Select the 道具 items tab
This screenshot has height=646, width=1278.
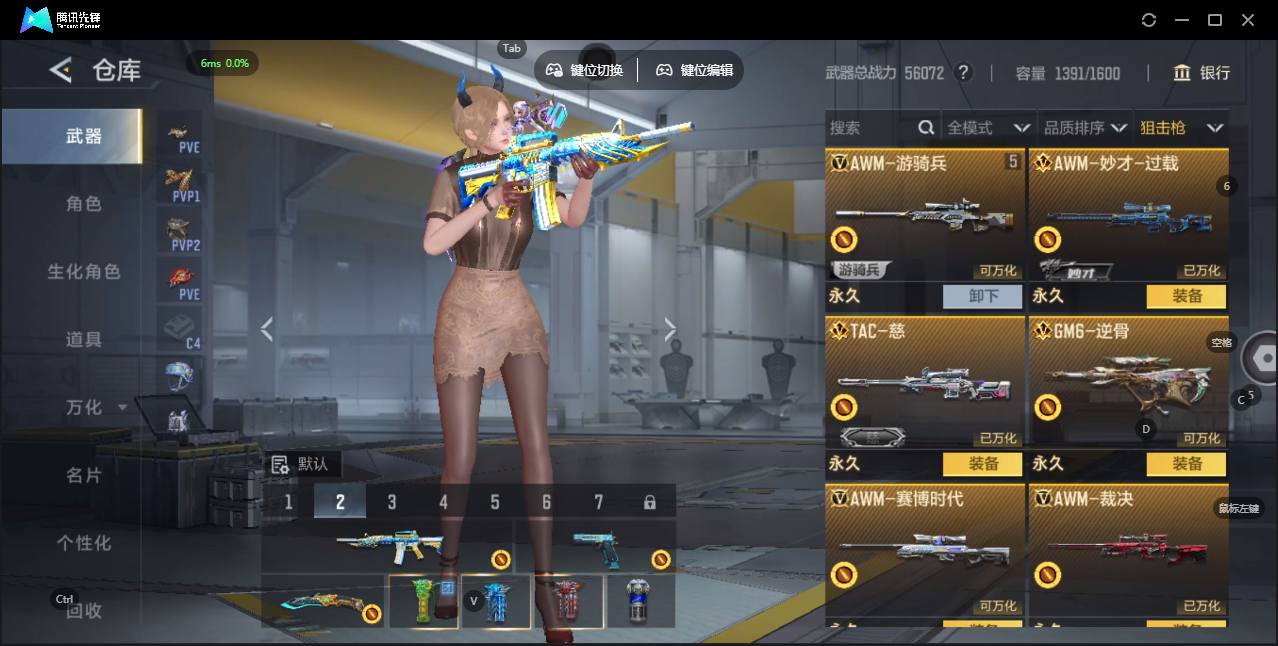[84, 340]
